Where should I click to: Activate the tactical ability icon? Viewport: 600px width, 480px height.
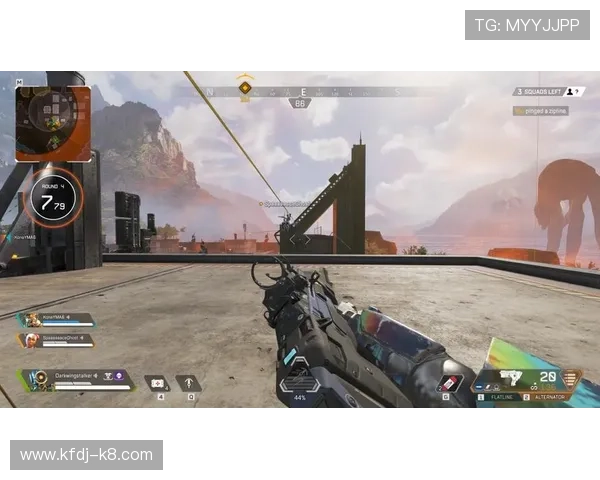click(188, 383)
